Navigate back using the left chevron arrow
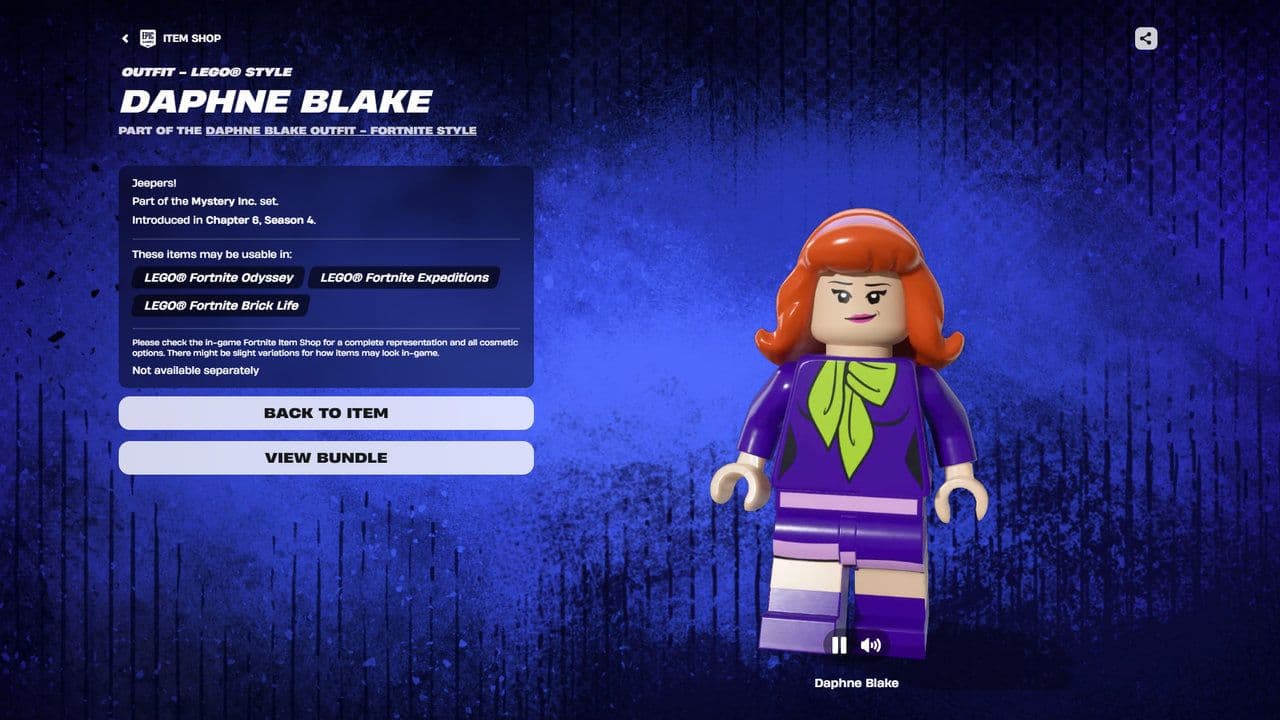This screenshot has width=1280, height=720. (x=124, y=38)
